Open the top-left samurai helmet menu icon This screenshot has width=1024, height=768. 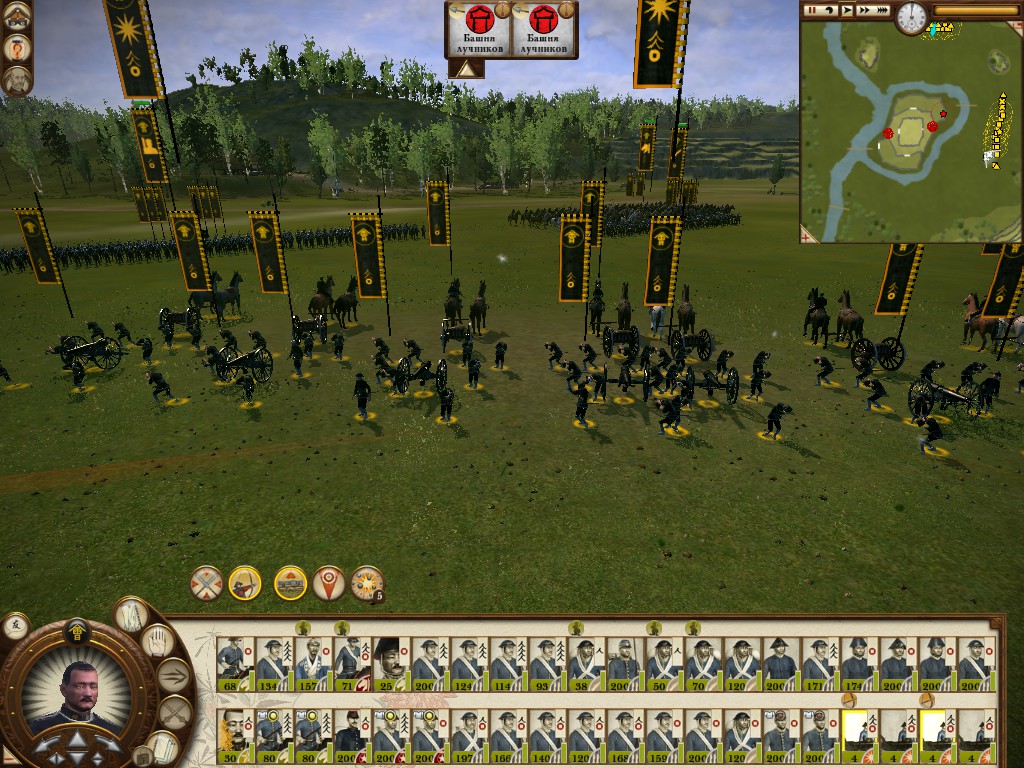tap(17, 15)
